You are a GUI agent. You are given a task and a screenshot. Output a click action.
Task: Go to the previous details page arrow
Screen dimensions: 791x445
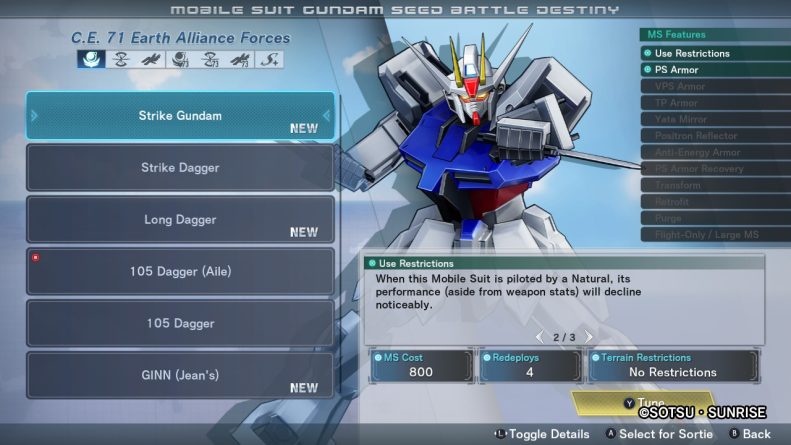pos(540,337)
